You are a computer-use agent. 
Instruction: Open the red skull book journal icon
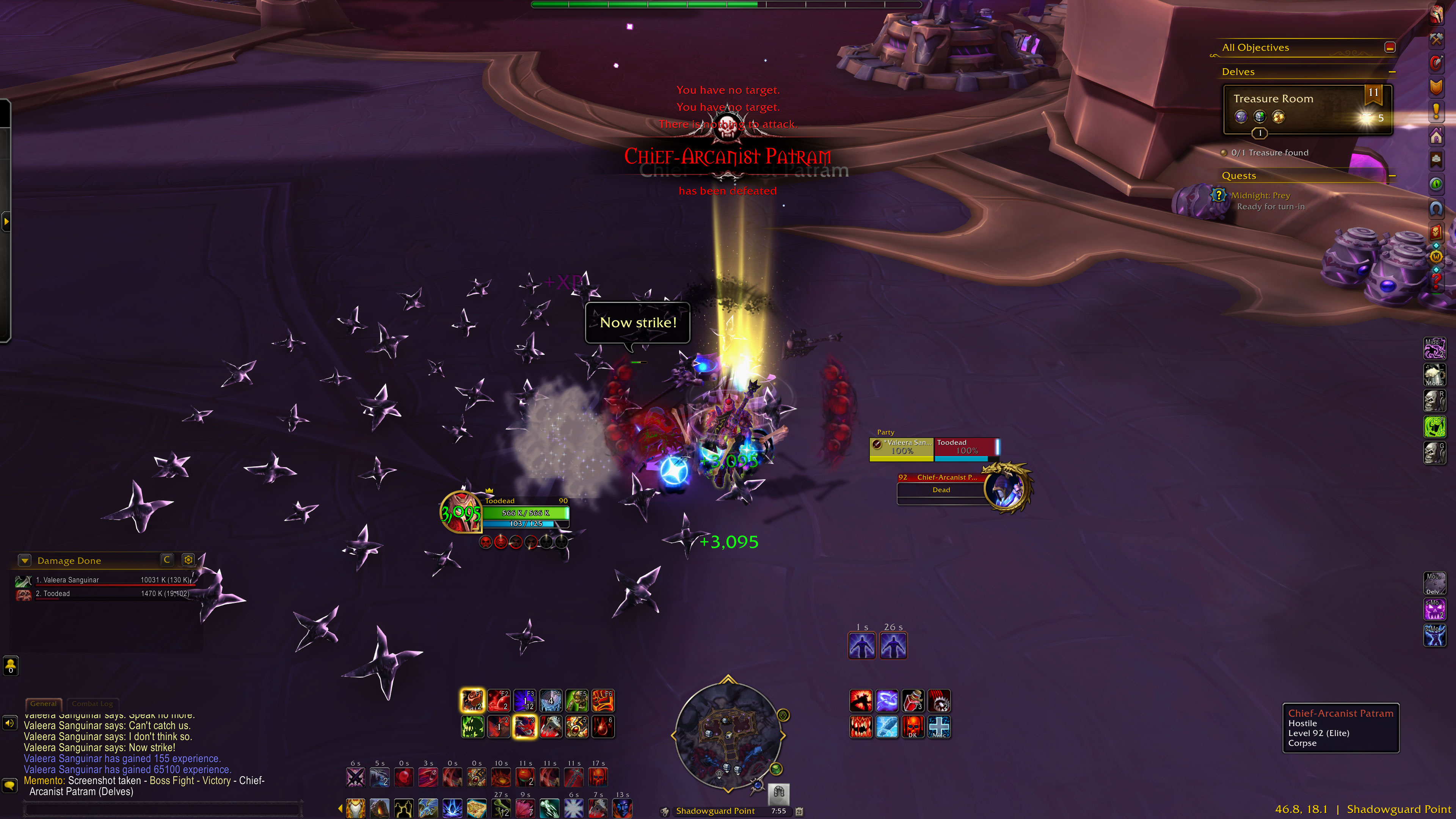click(x=1436, y=232)
